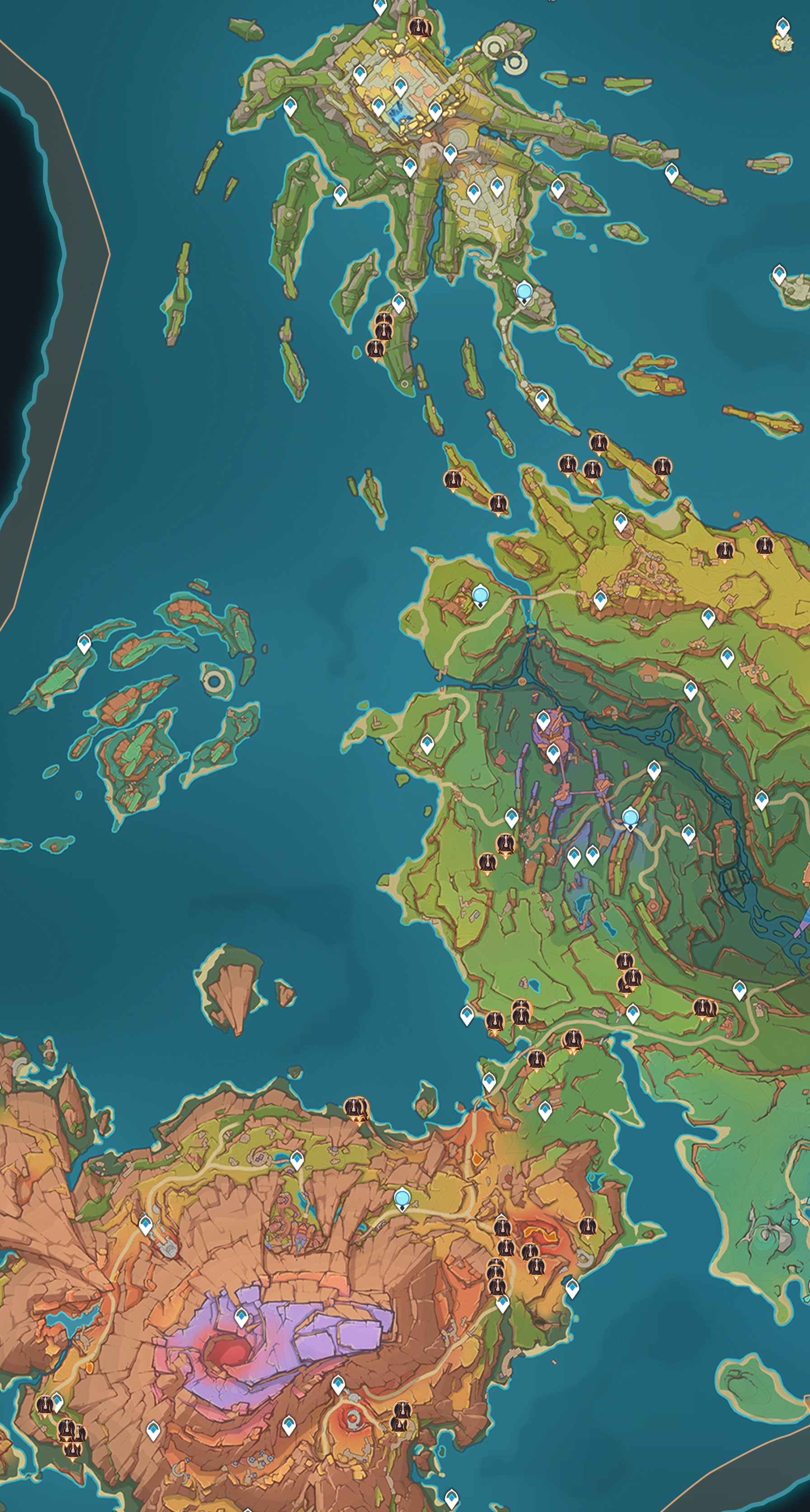The image size is (810, 1512).
Task: Open the Statue marker in the purple-building valley
Action: 630,818
